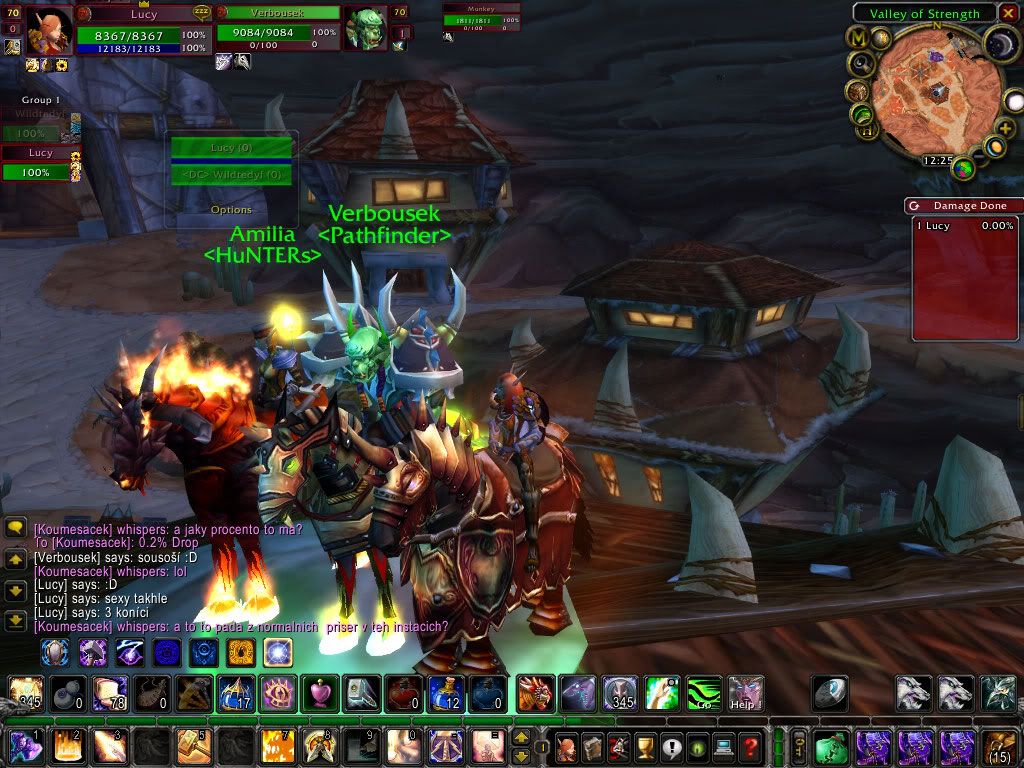The height and width of the screenshot is (768, 1024).
Task: Open the green backpack bag
Action: 831,746
